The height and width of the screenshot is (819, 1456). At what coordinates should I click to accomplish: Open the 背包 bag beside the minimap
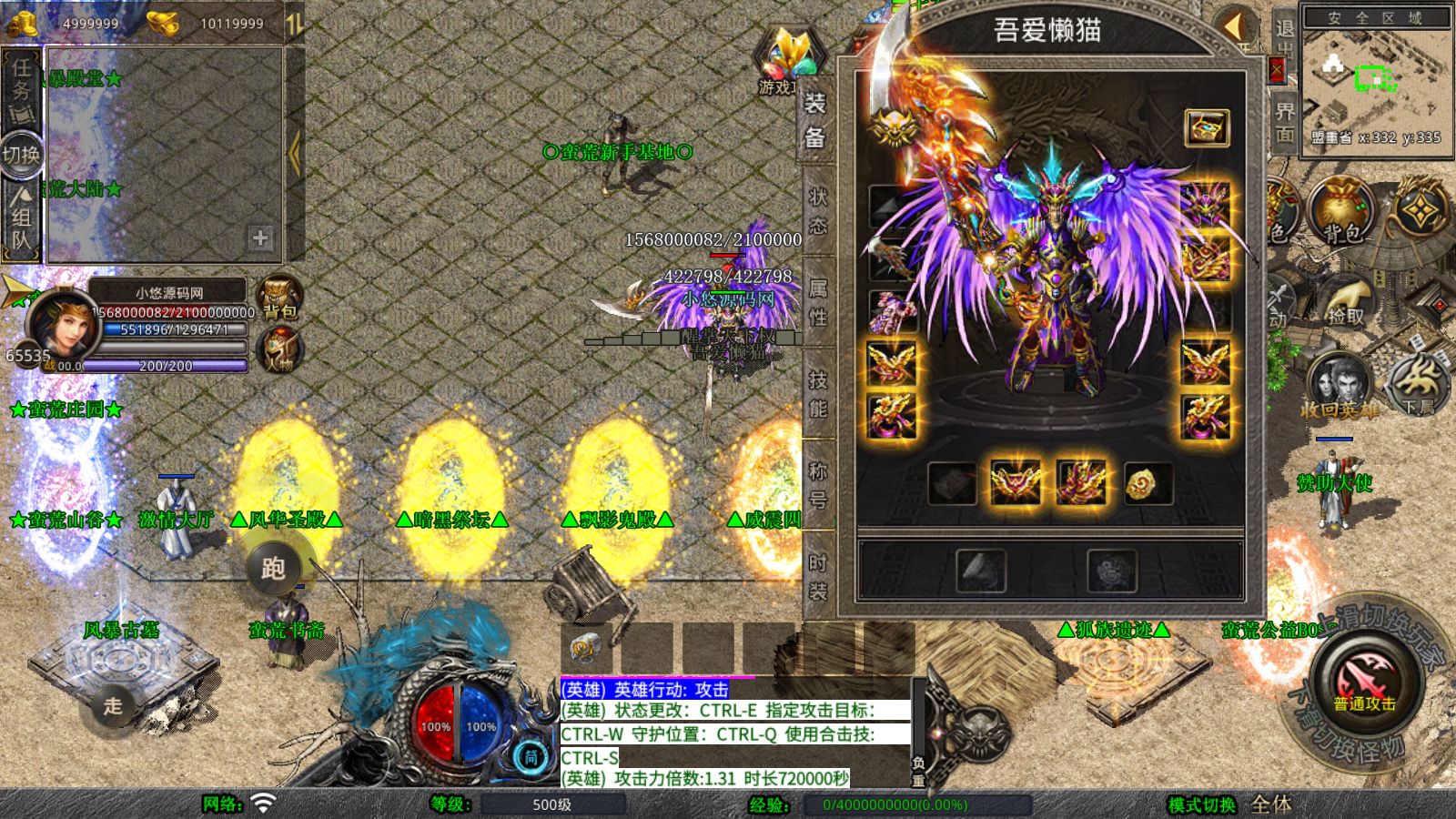[1340, 211]
